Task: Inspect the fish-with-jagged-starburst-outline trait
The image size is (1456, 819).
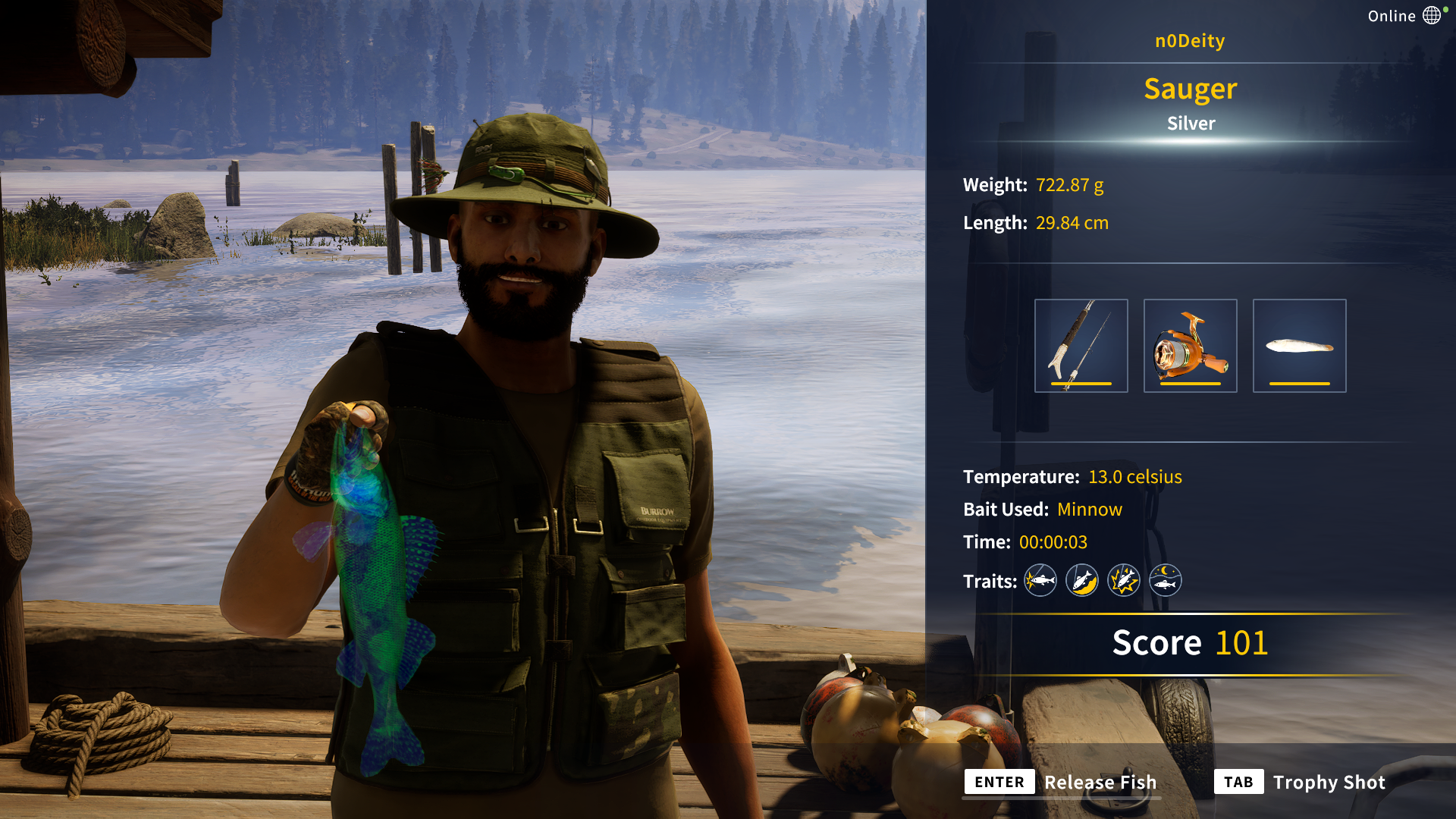Action: tap(1123, 581)
